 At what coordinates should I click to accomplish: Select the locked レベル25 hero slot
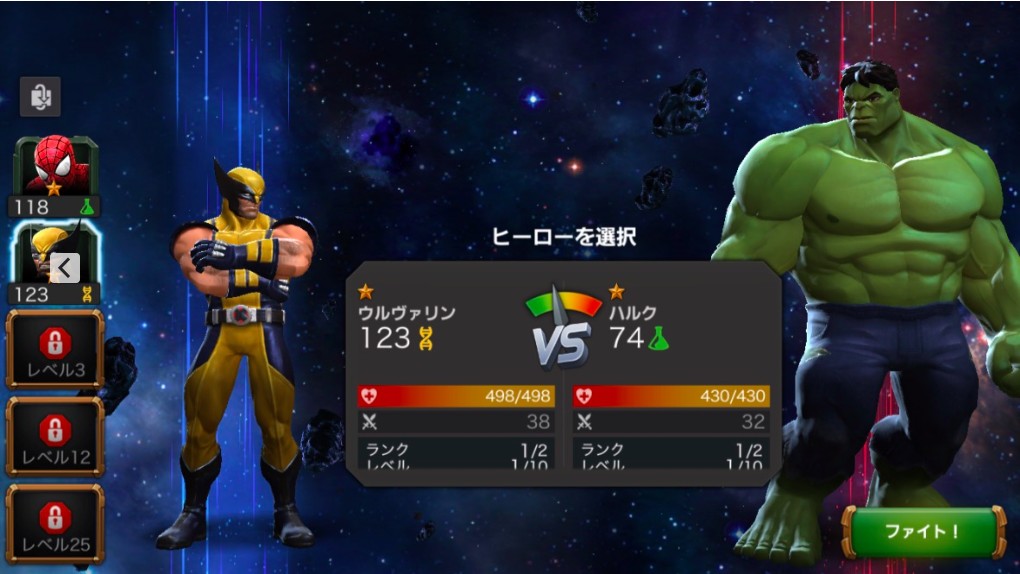(x=55, y=523)
